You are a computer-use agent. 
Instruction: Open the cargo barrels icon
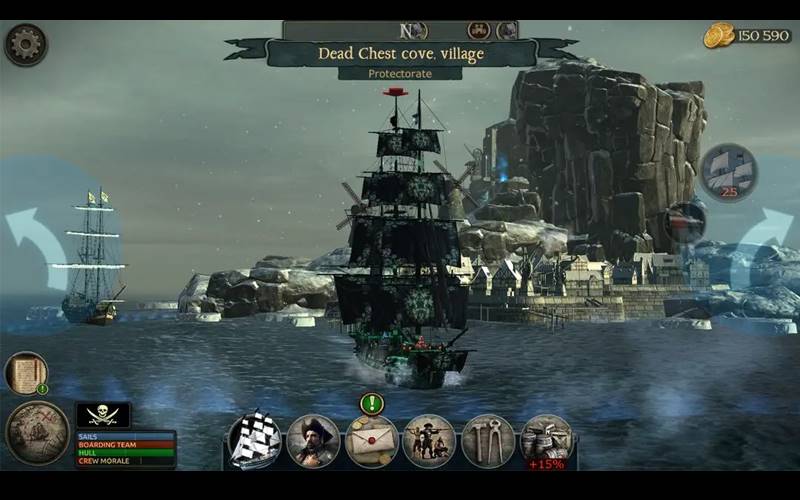546,439
